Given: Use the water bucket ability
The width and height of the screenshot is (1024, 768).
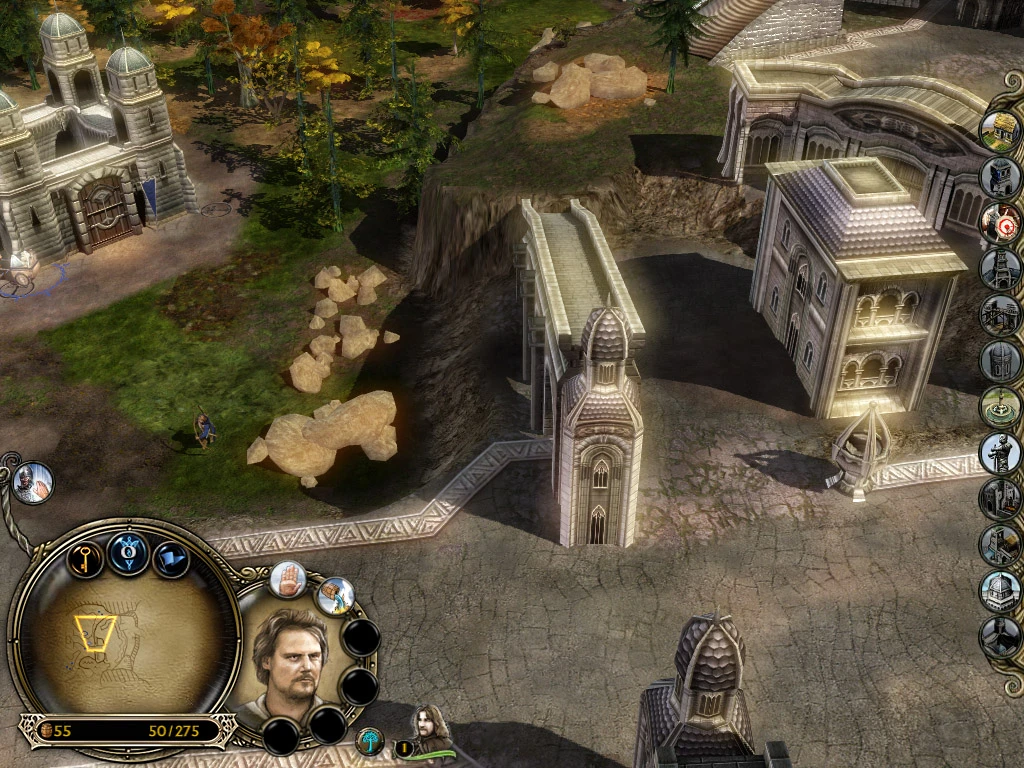Looking at the screenshot, I should coord(336,596).
